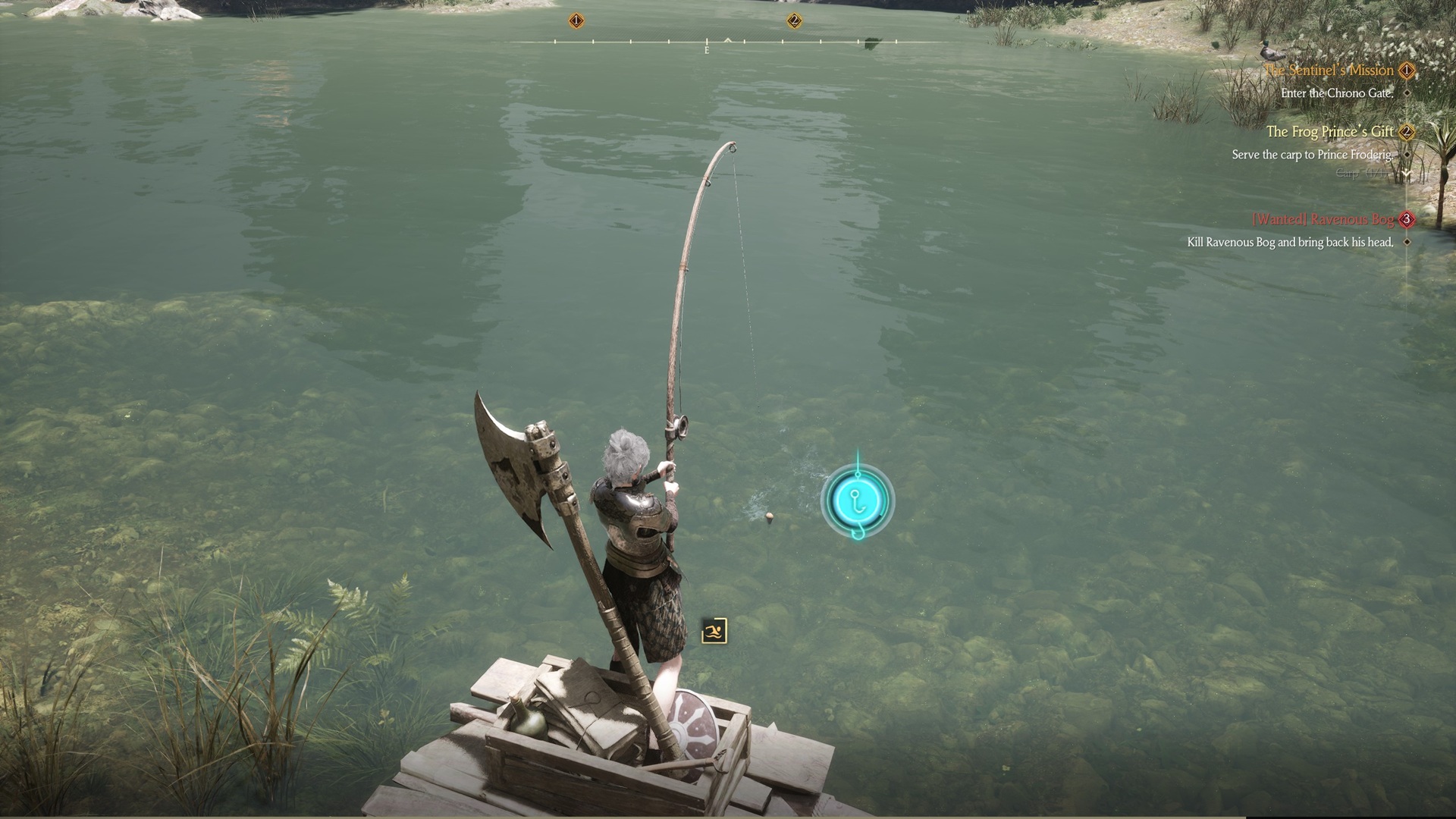Viewport: 1456px width, 819px height.
Task: Click the orange number 1 quest badge
Action: [x=1407, y=71]
